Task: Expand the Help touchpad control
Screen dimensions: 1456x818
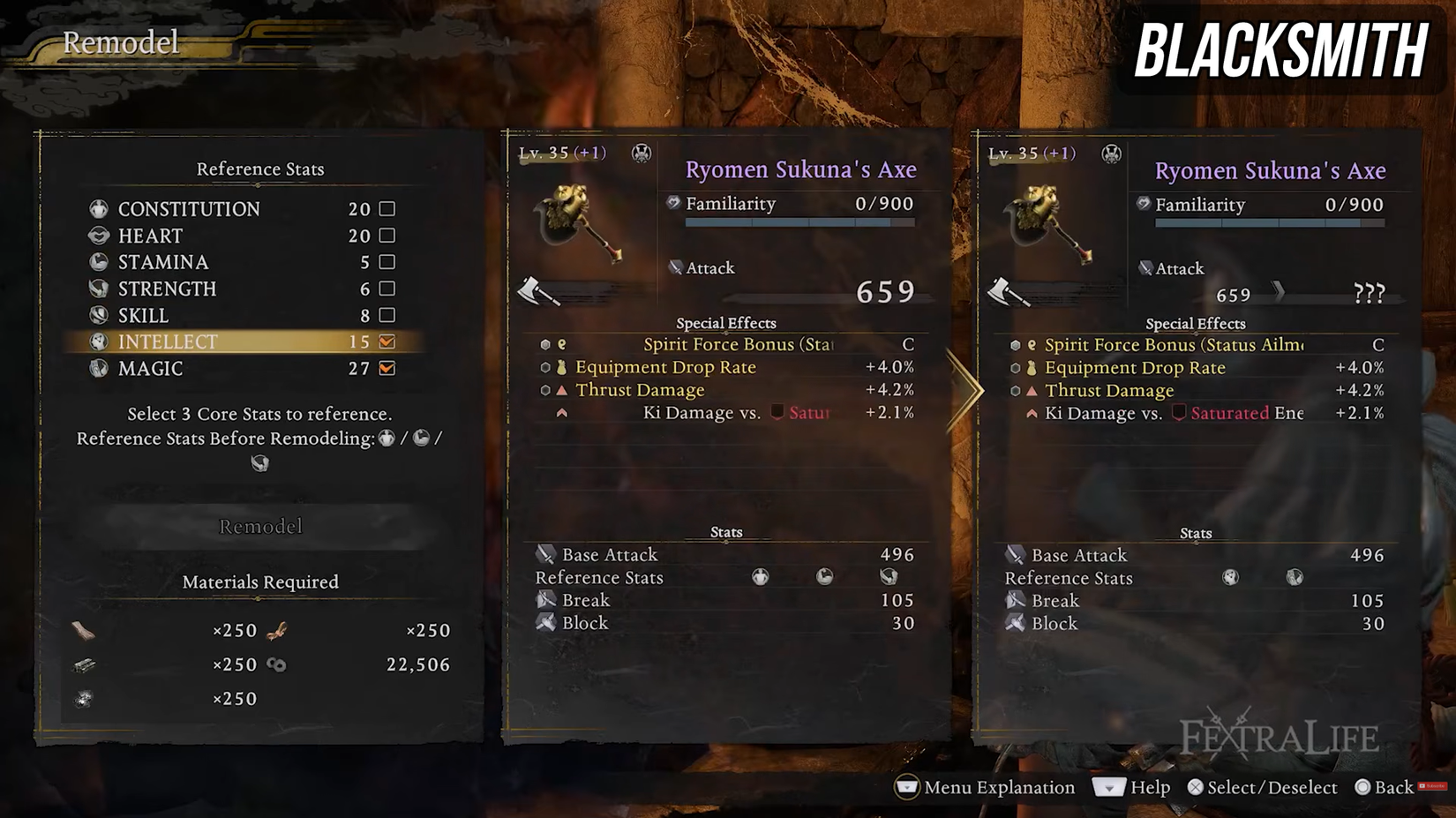Action: [x=1110, y=788]
